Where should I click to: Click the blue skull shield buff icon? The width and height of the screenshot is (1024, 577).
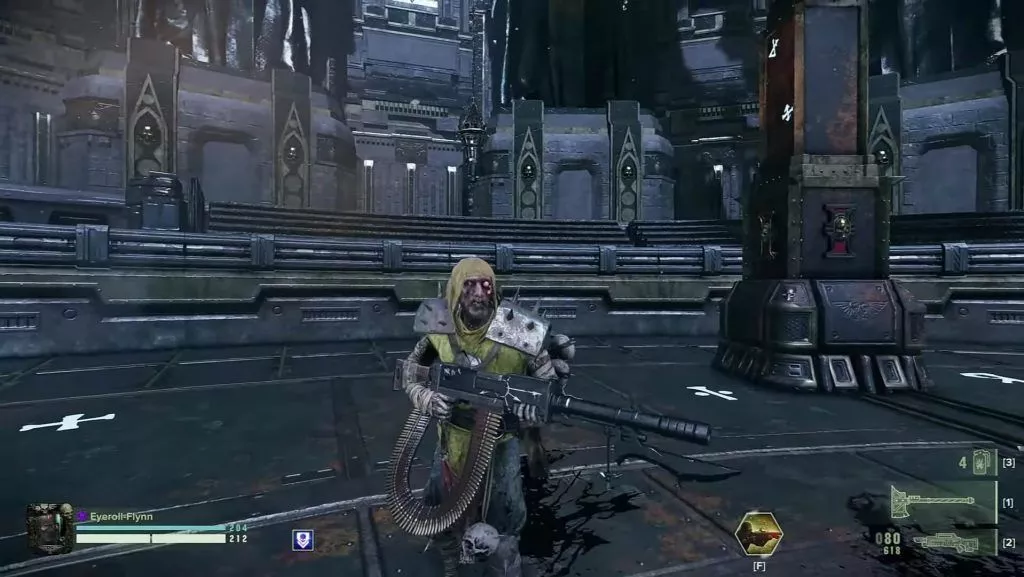click(302, 540)
